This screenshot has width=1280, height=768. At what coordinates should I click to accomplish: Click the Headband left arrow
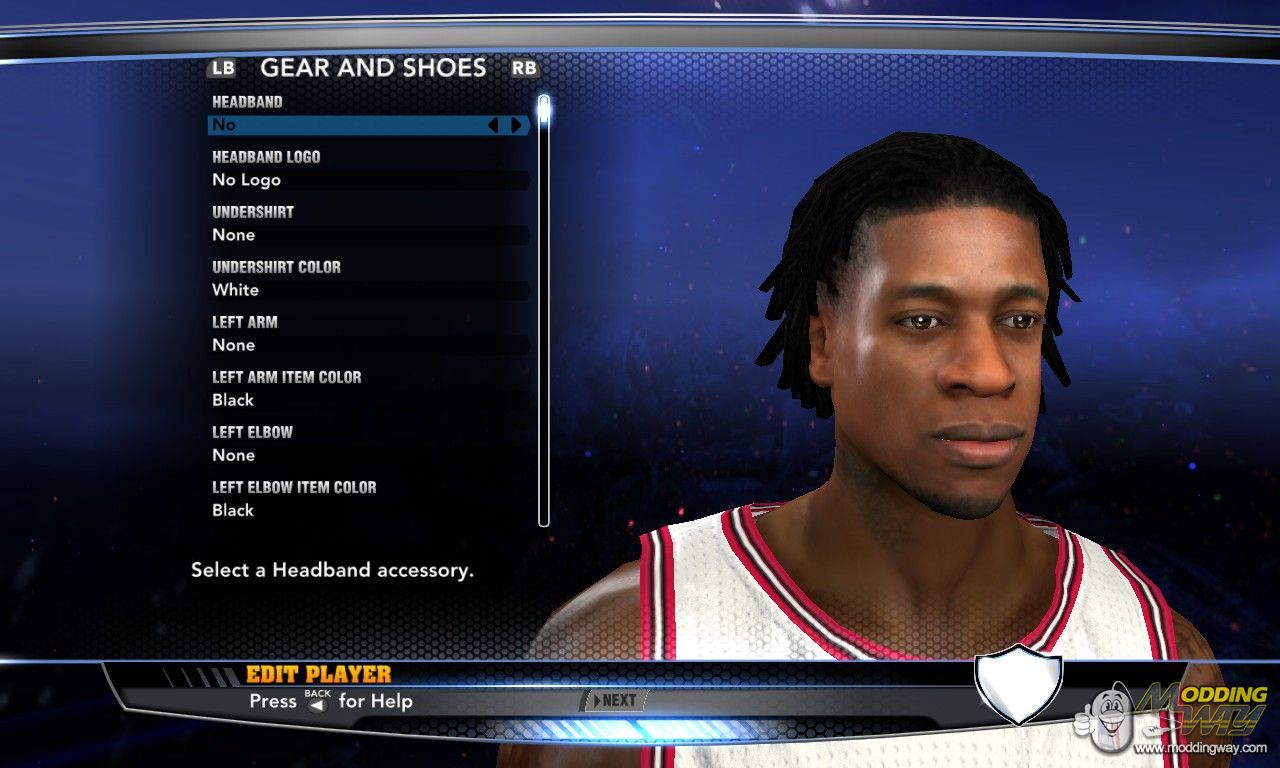point(492,125)
